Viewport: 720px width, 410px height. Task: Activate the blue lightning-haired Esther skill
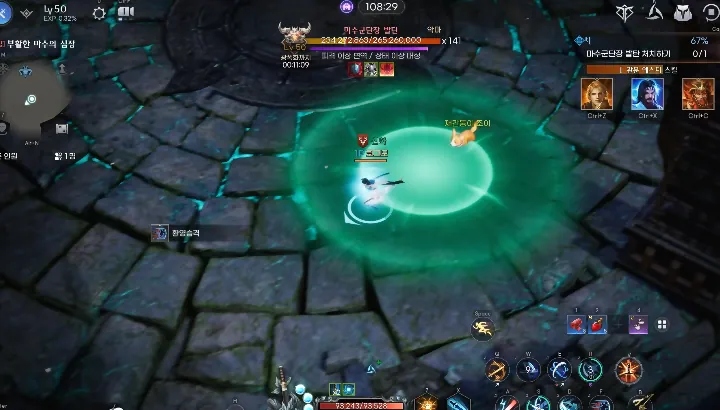(x=647, y=94)
